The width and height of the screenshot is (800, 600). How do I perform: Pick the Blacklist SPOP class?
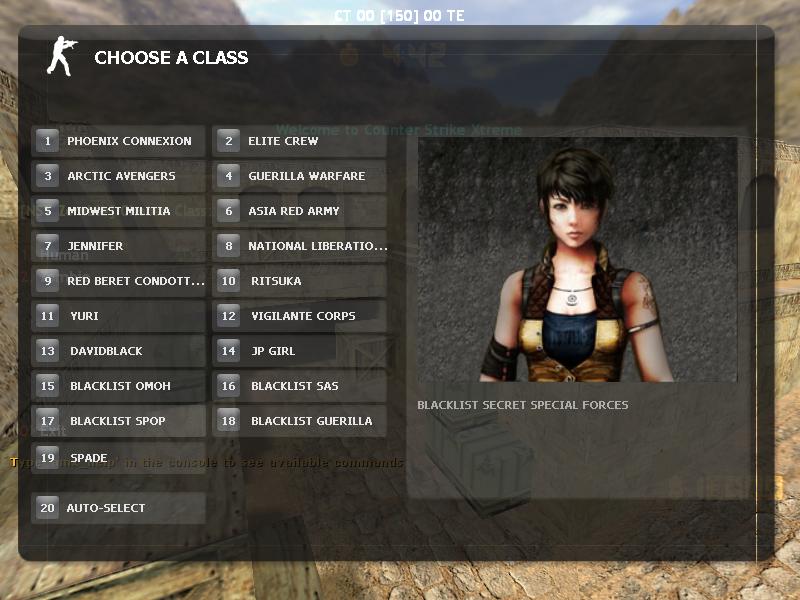(119, 421)
